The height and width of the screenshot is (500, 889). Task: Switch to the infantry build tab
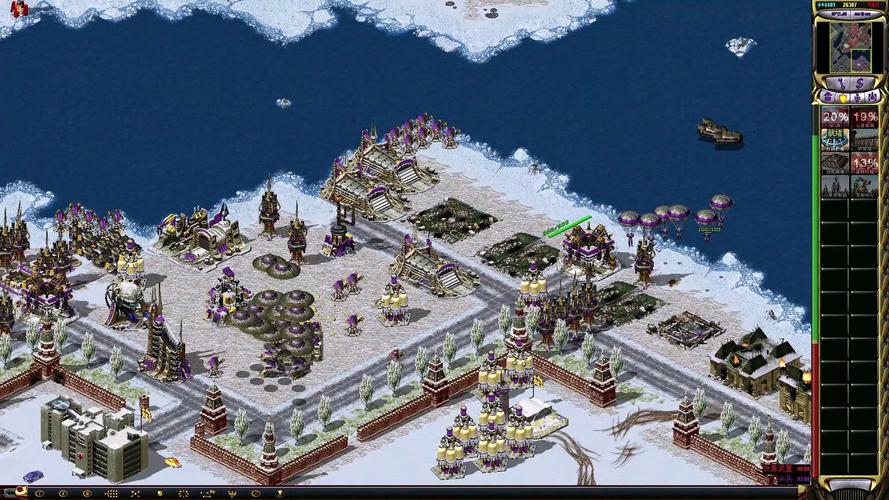[858, 97]
